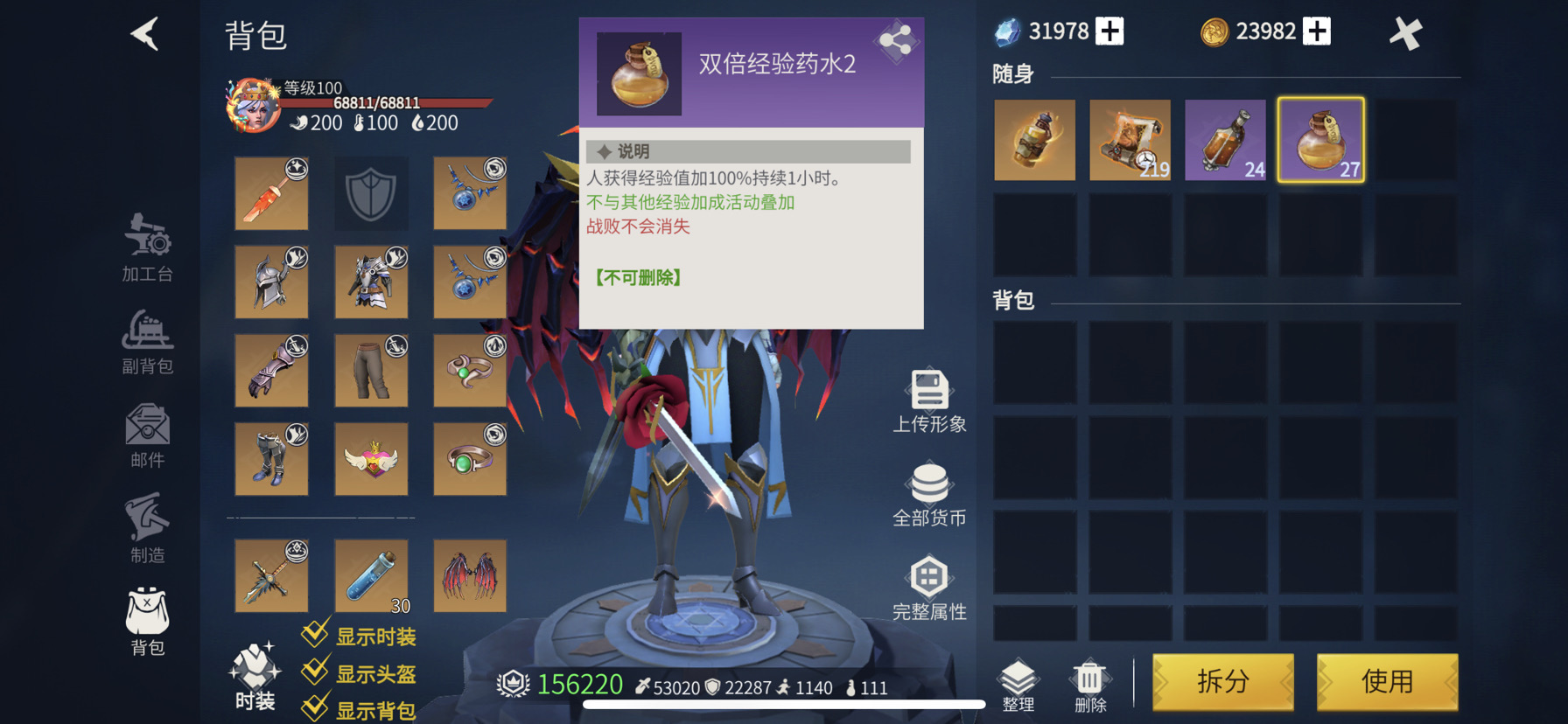Open the 邮件 mail menu
This screenshot has width=1568, height=724.
point(147,435)
